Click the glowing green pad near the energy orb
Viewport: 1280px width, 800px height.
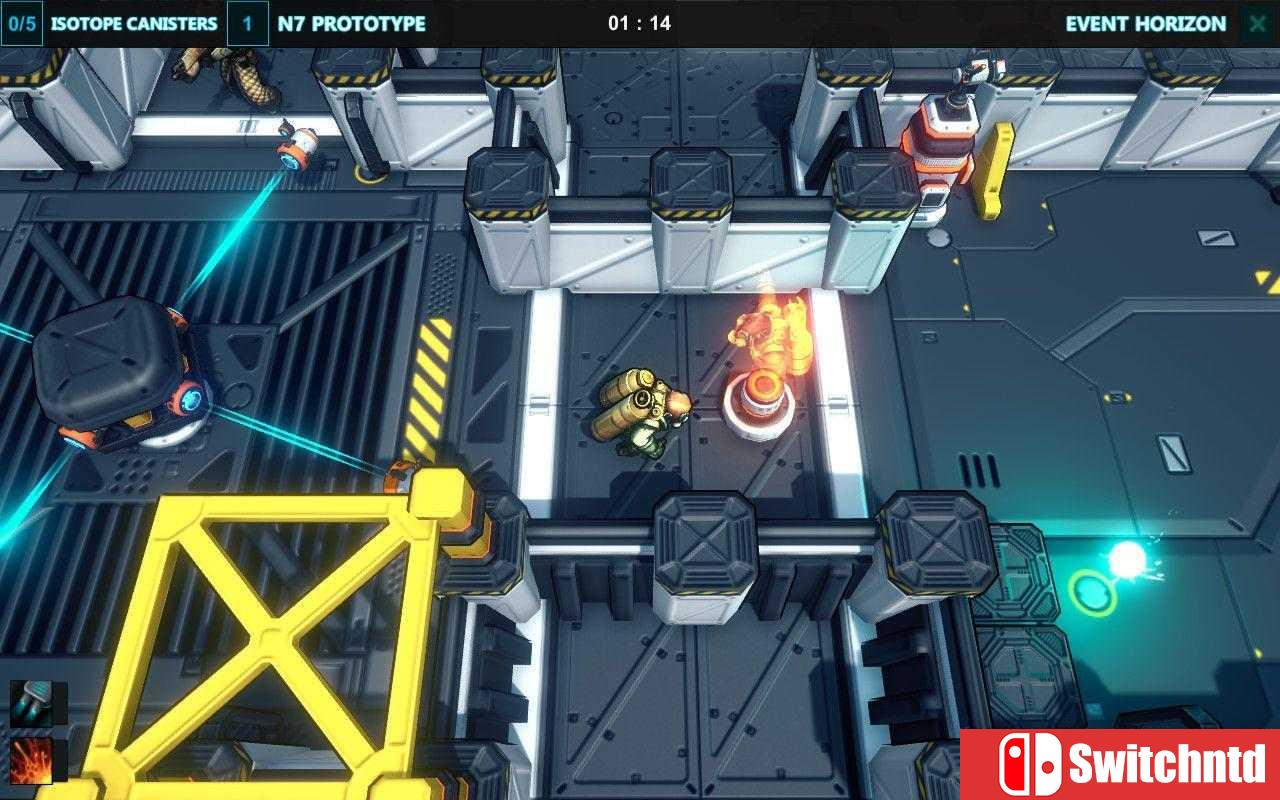1092,594
